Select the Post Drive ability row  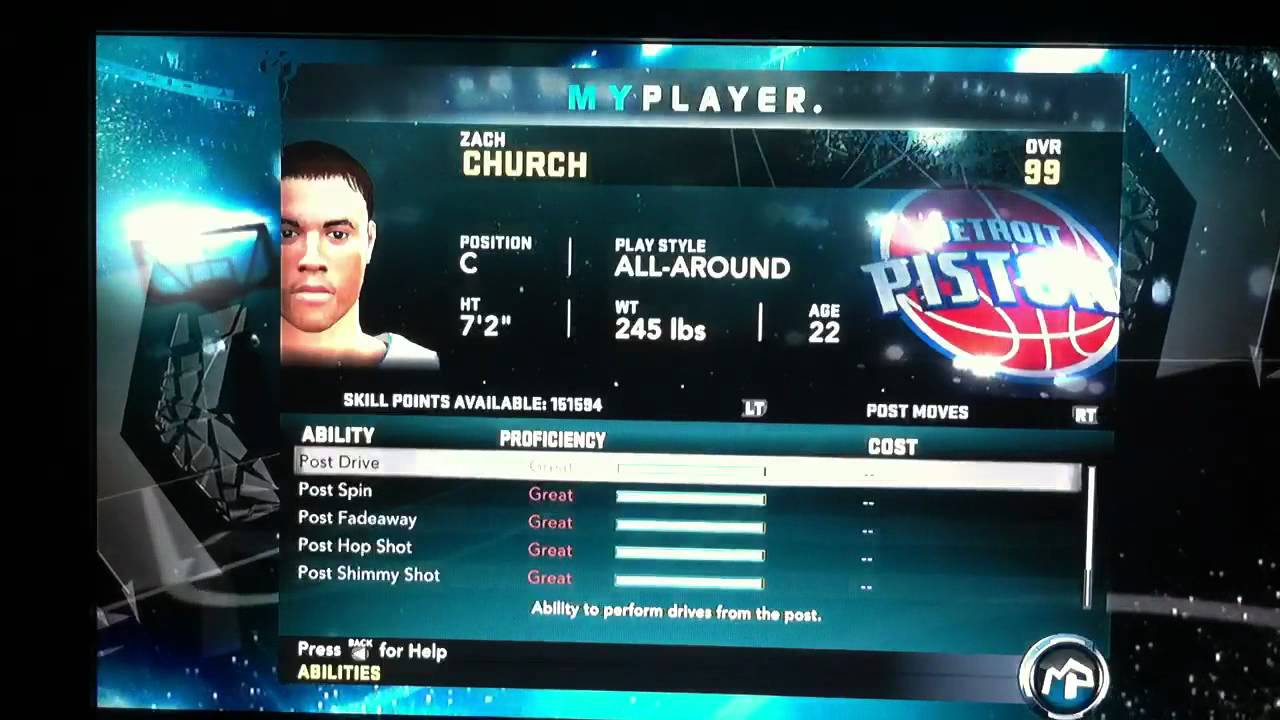coord(339,463)
